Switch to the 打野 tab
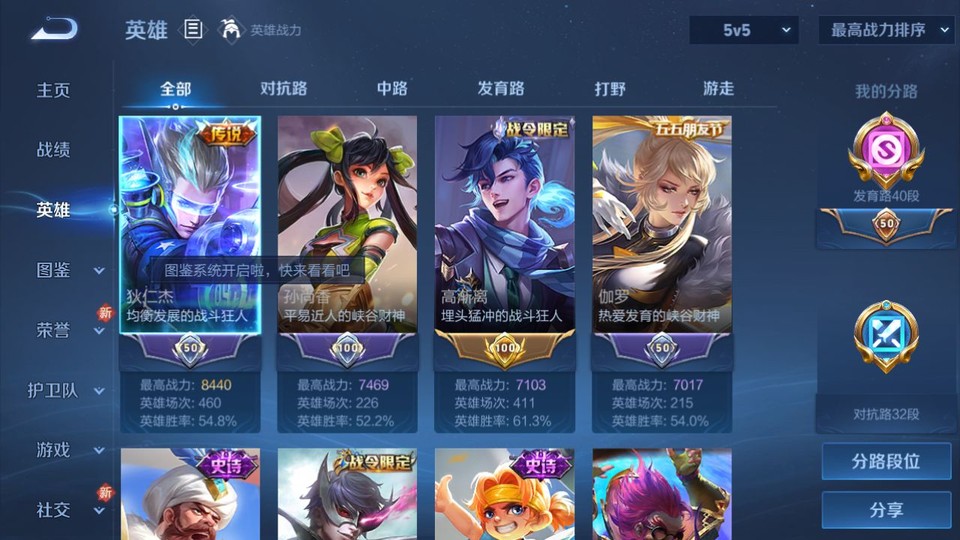 610,89
